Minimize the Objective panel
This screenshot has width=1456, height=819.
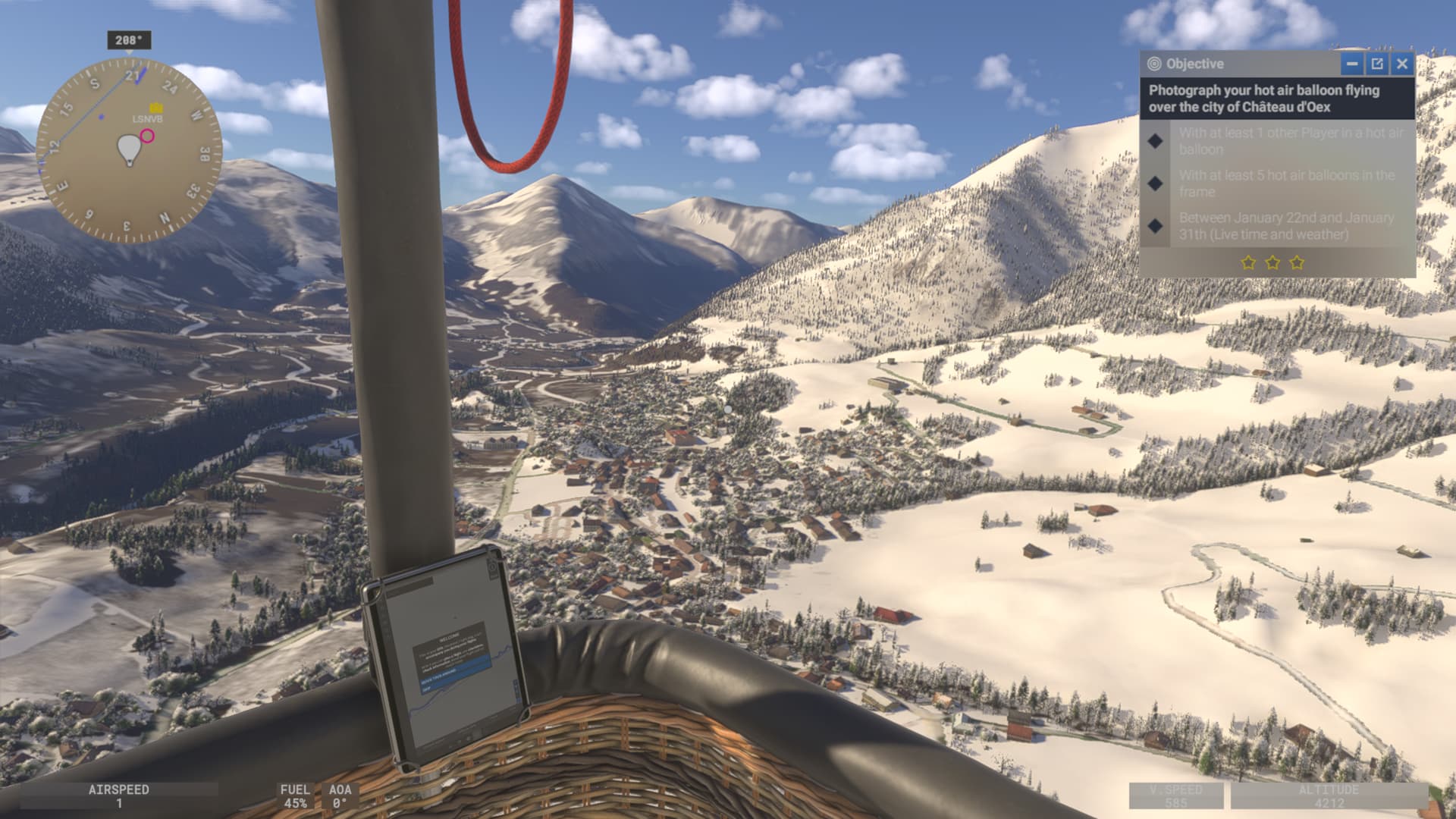[x=1351, y=64]
